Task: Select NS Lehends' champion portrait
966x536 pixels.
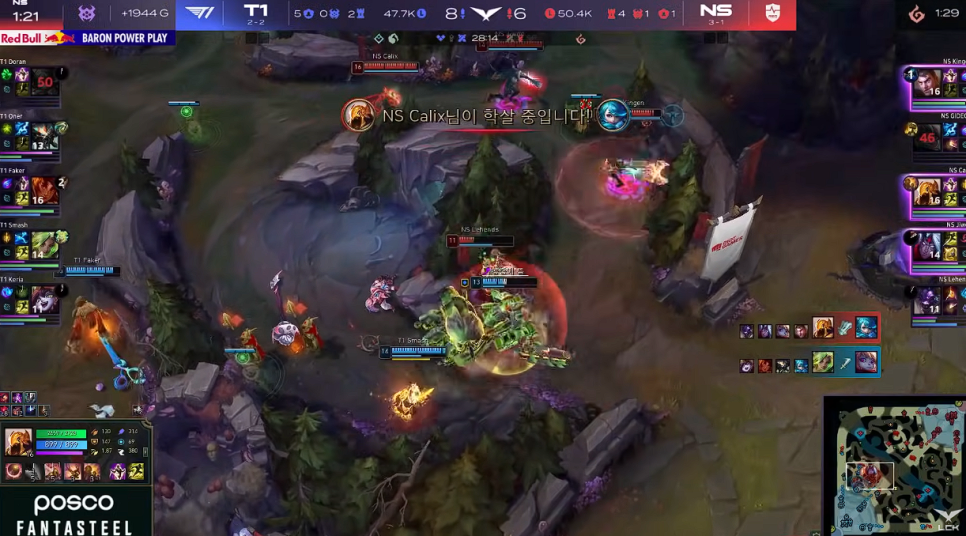Action: click(927, 300)
